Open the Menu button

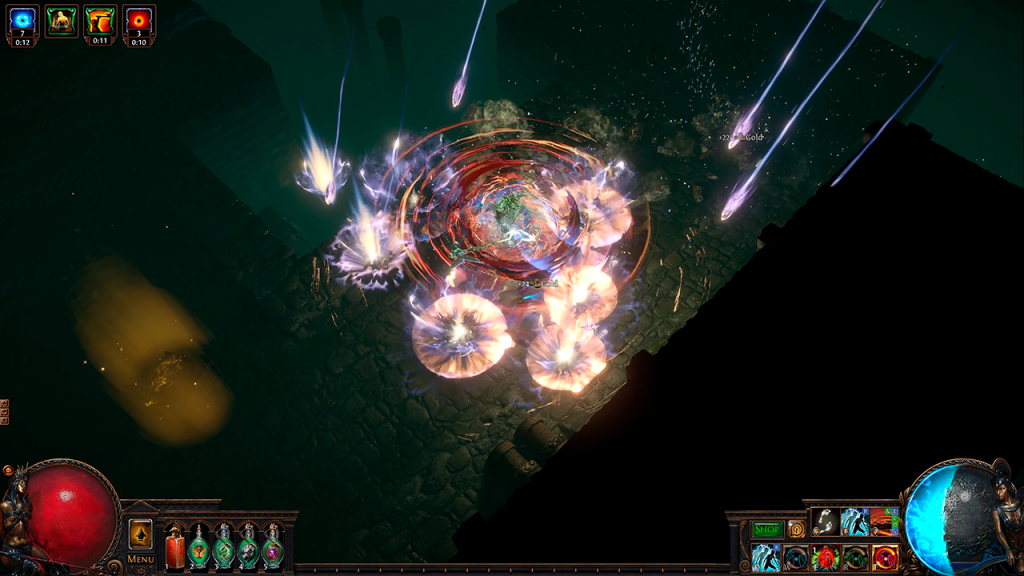tap(141, 559)
